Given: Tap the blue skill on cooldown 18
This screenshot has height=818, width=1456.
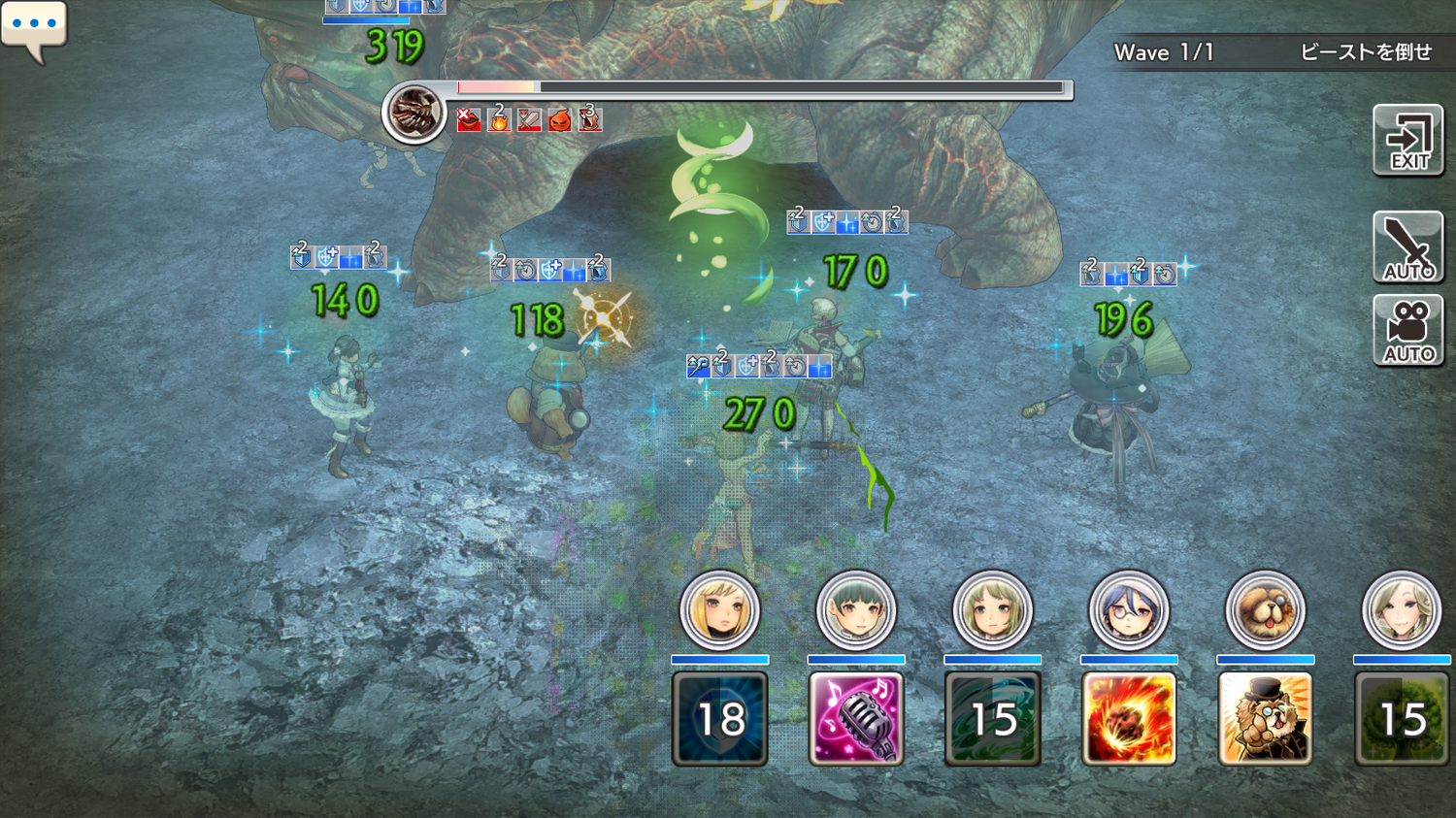Looking at the screenshot, I should pos(719,718).
